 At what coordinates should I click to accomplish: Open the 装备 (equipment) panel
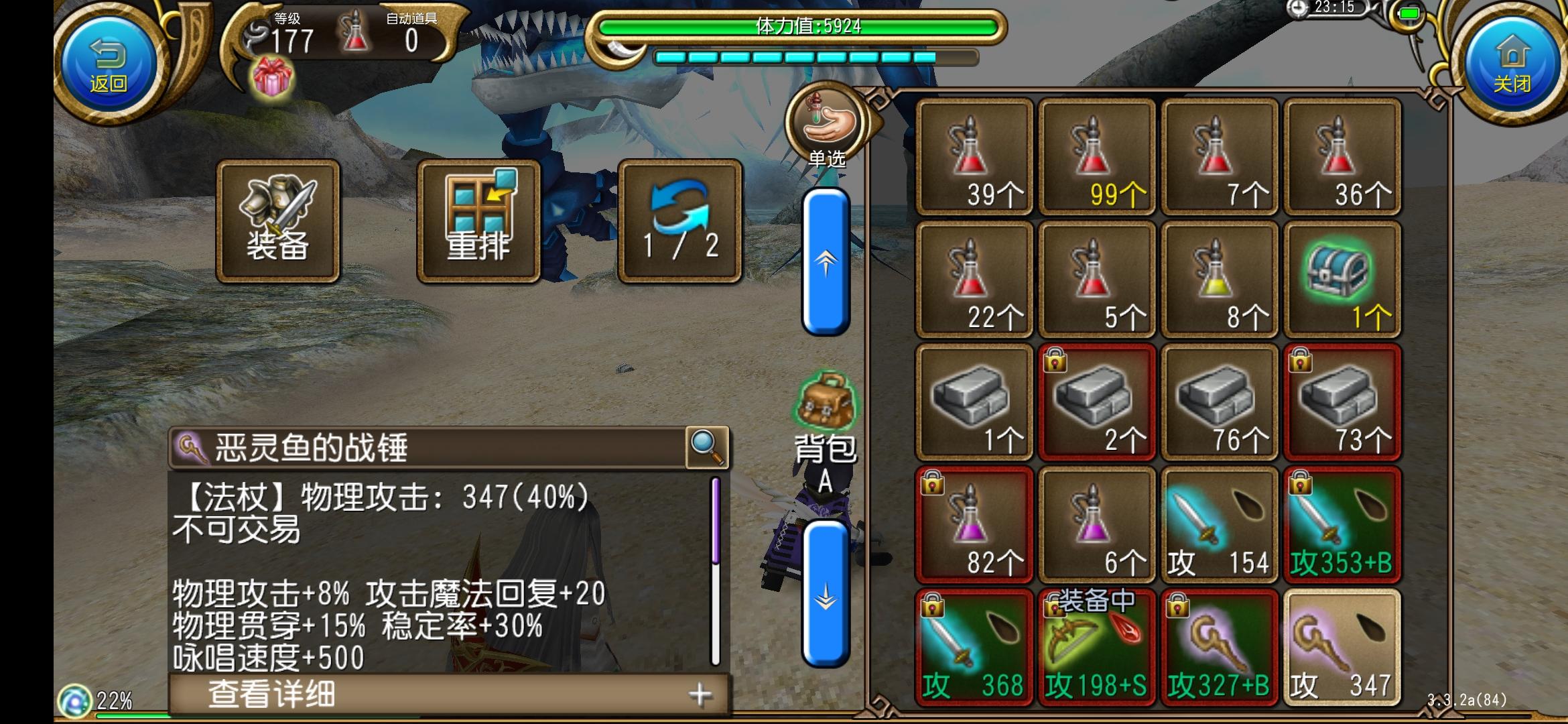[278, 221]
